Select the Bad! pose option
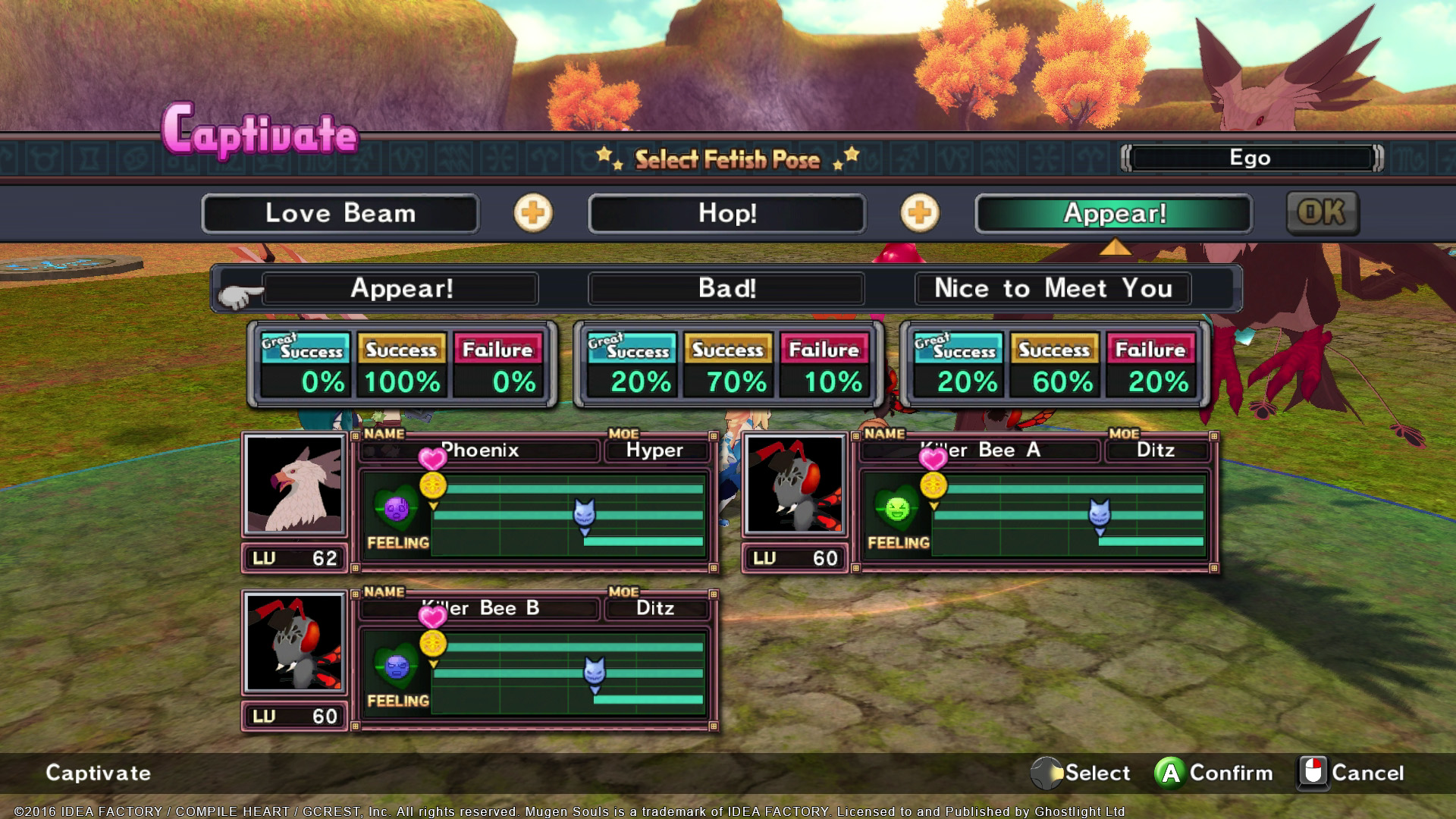1456x819 pixels. click(x=726, y=289)
